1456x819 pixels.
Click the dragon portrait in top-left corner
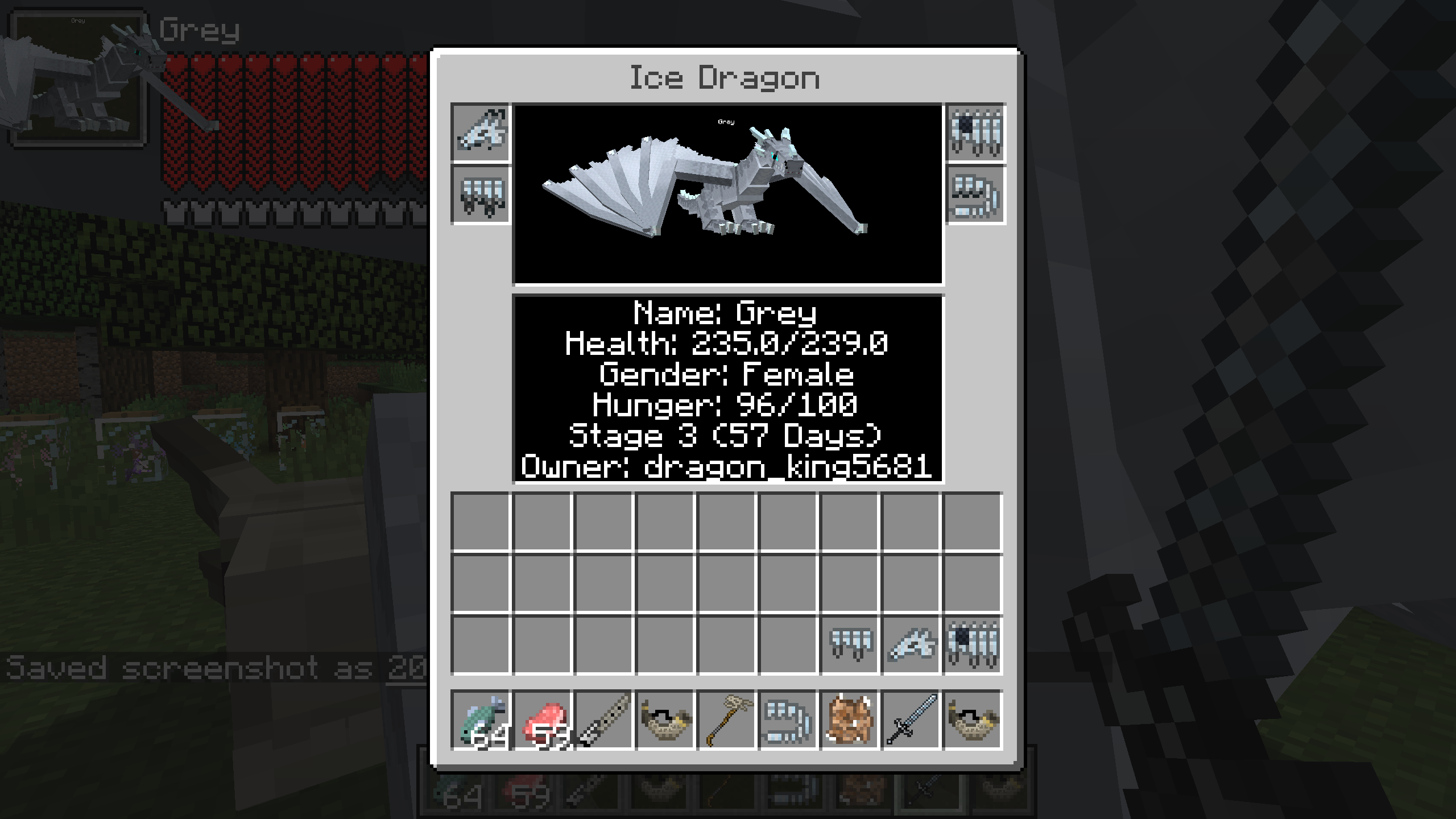coord(77,80)
